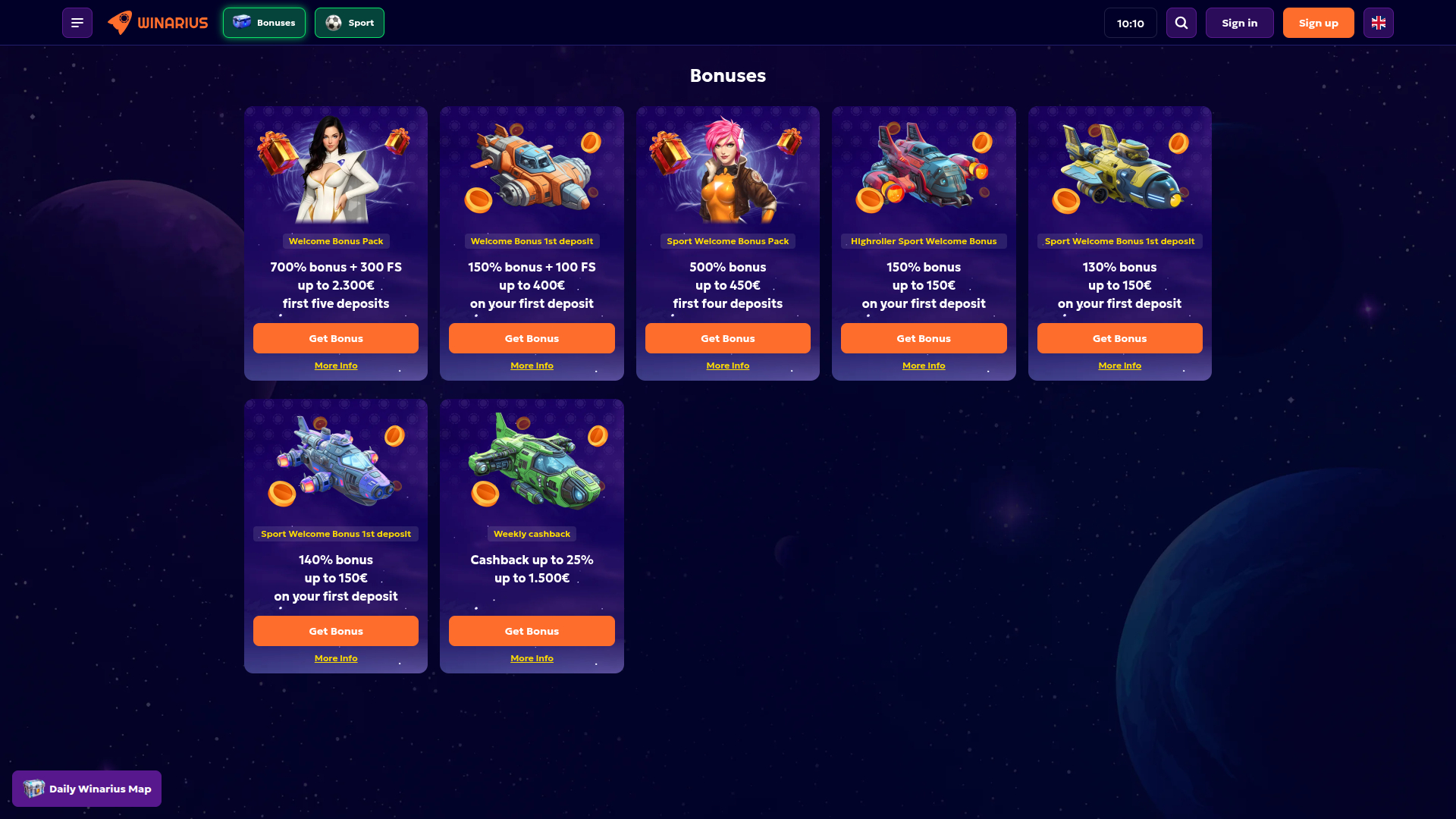Get the 500% Sport Welcome Bonus Pack
This screenshot has width=1456, height=819.
pyautogui.click(x=727, y=337)
